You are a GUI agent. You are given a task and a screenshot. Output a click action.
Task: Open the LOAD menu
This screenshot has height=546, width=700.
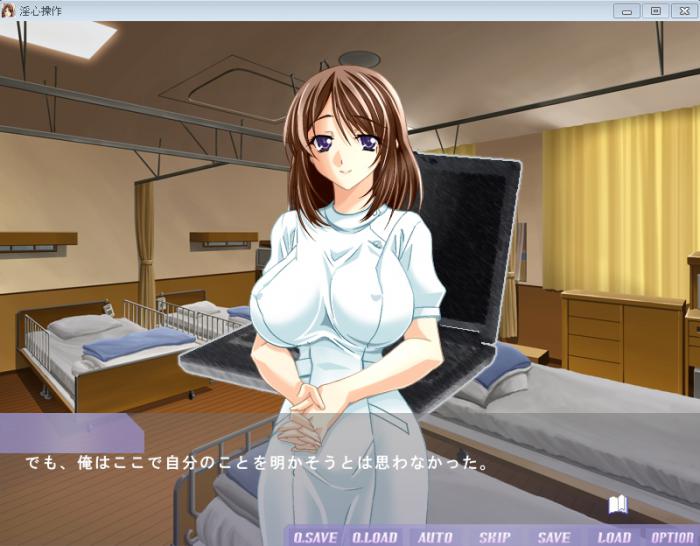tap(614, 537)
